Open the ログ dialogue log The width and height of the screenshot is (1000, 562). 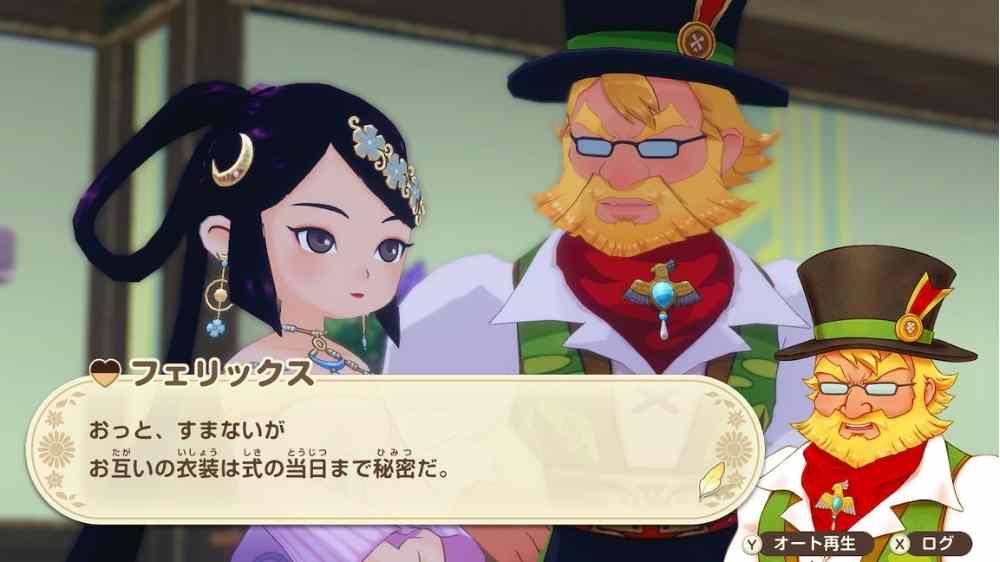930,544
